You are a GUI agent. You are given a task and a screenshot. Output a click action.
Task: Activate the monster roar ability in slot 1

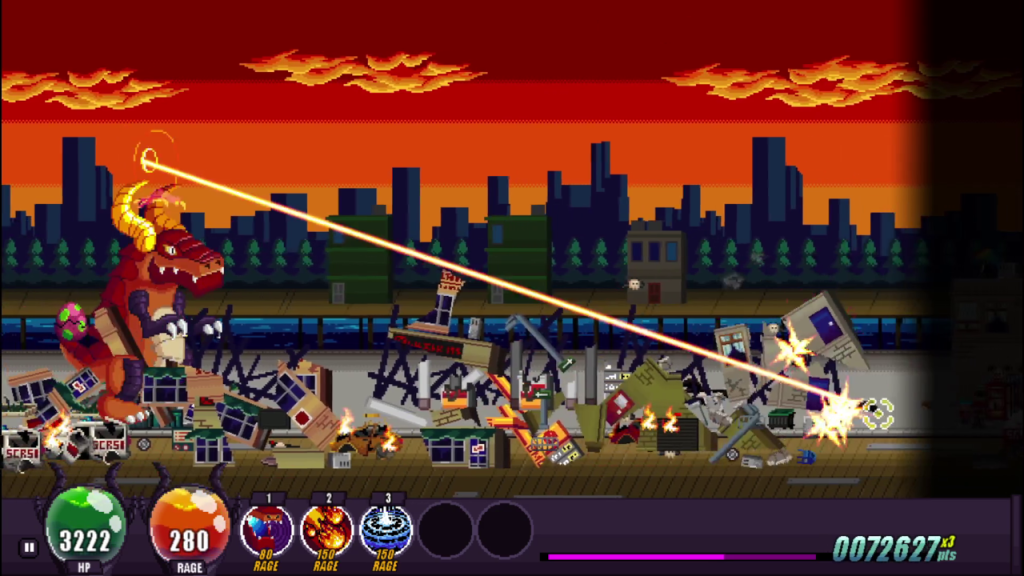(x=267, y=529)
